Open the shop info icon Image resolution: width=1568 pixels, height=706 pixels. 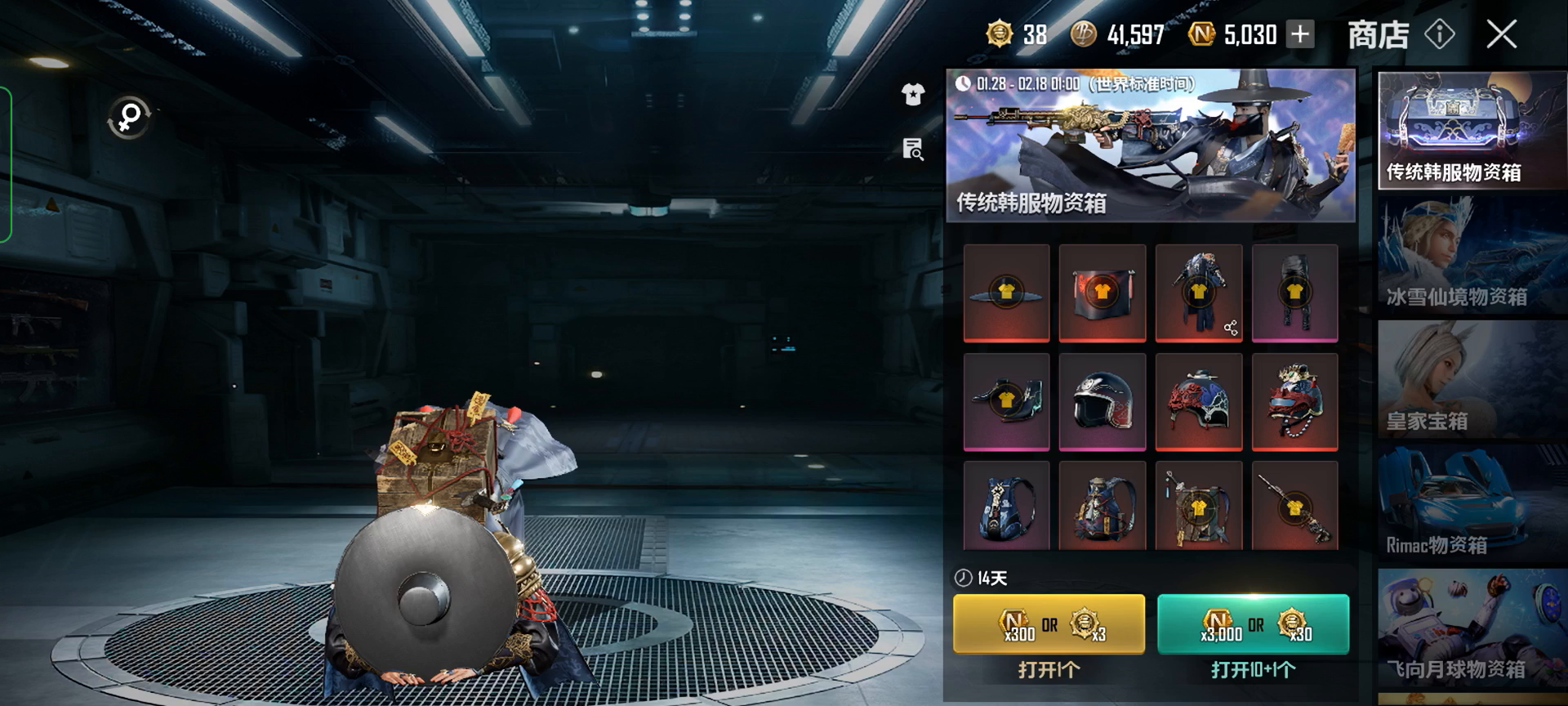(x=1439, y=34)
